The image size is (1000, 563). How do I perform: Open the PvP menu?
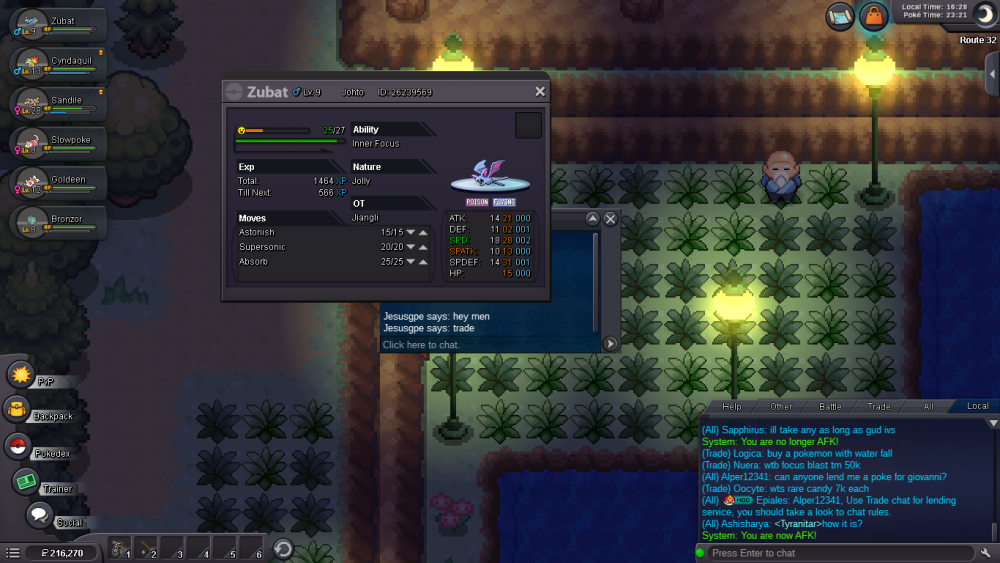22,375
